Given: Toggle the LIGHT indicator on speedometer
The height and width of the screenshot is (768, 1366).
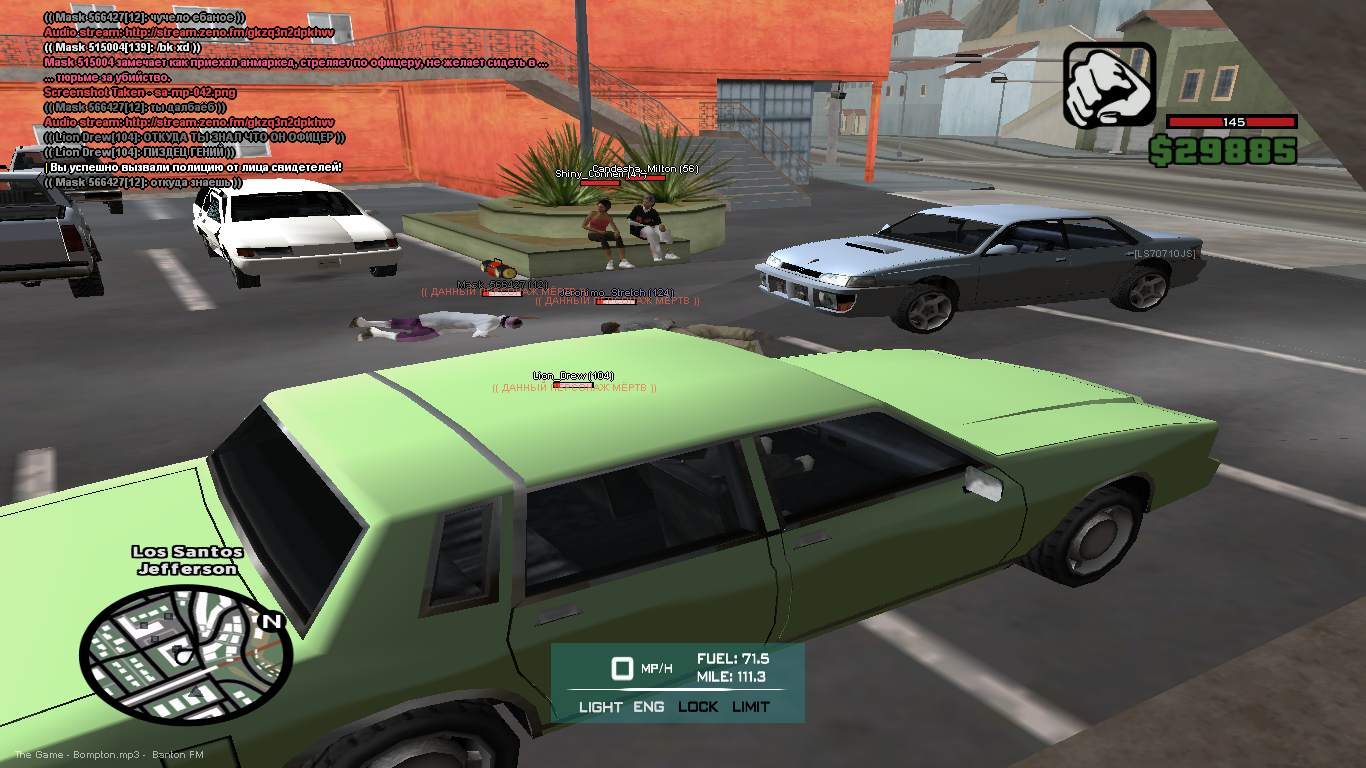Looking at the screenshot, I should [x=600, y=707].
